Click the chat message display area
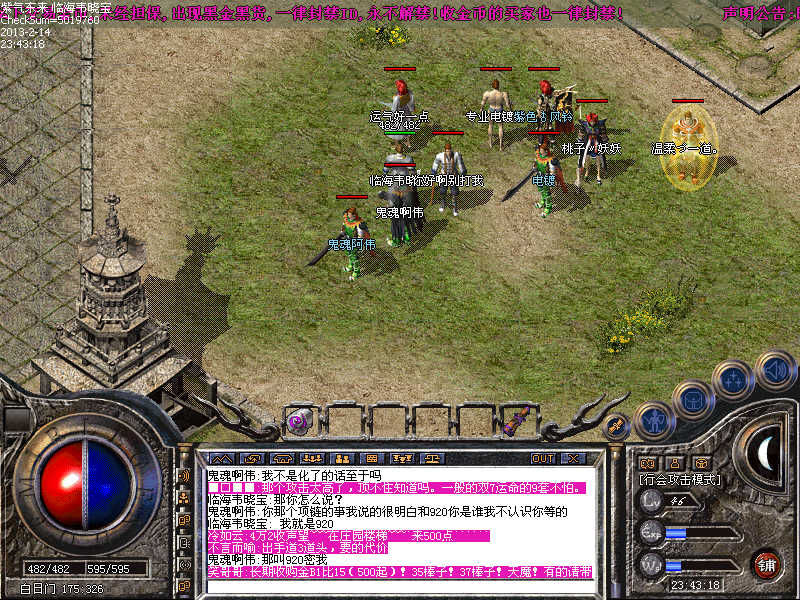Viewport: 800px width, 600px height. [x=398, y=522]
